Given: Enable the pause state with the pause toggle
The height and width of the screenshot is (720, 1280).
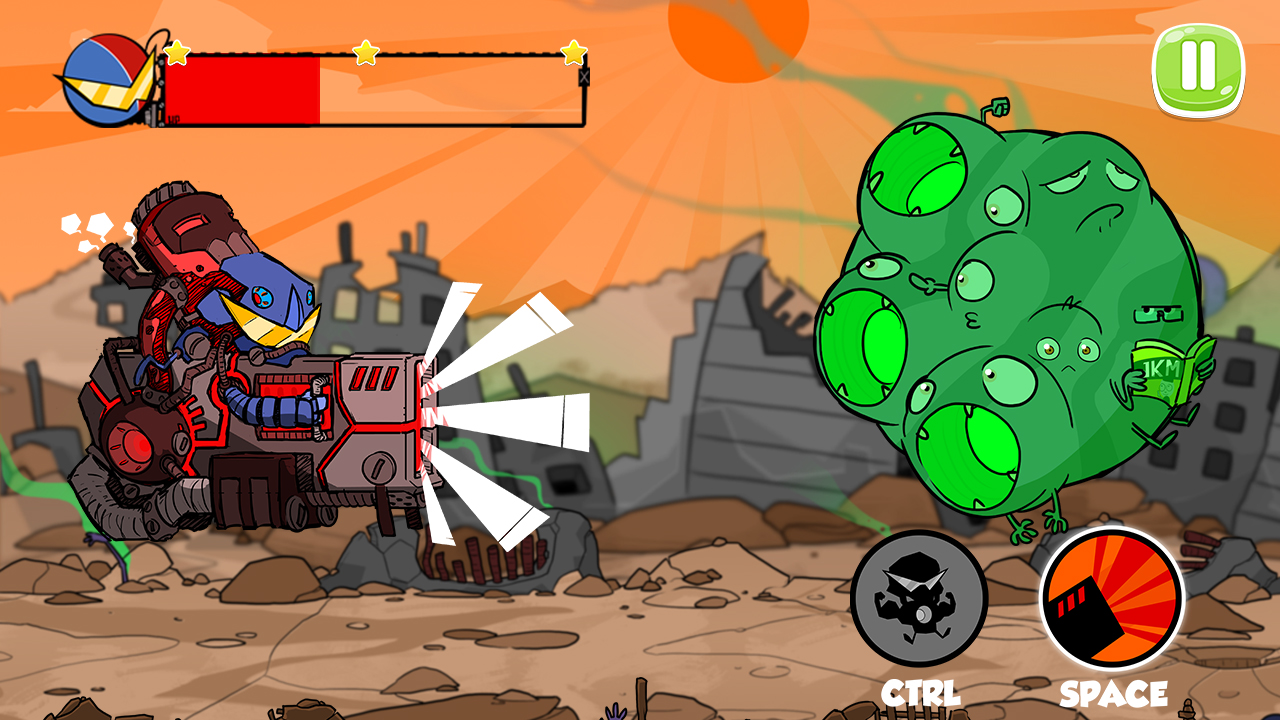Looking at the screenshot, I should coord(1196,68).
